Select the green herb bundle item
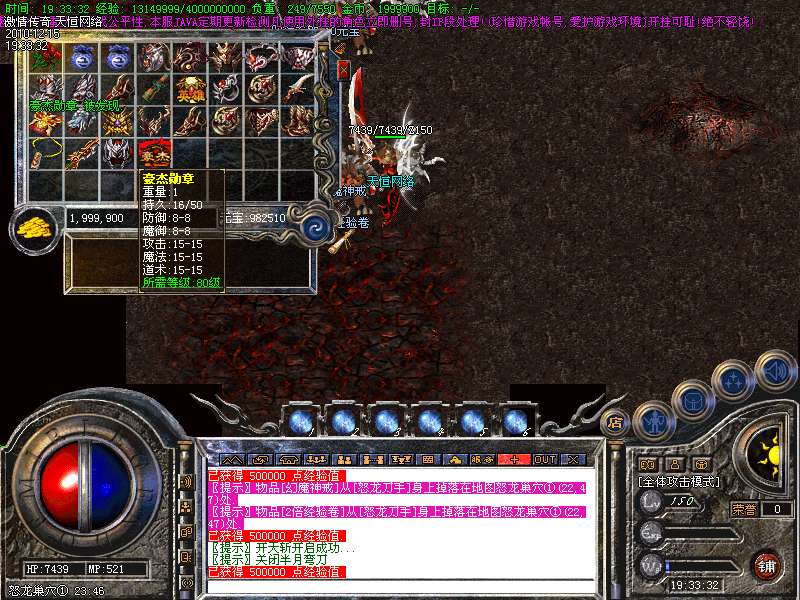Viewport: 800px width, 600px height. point(46,59)
